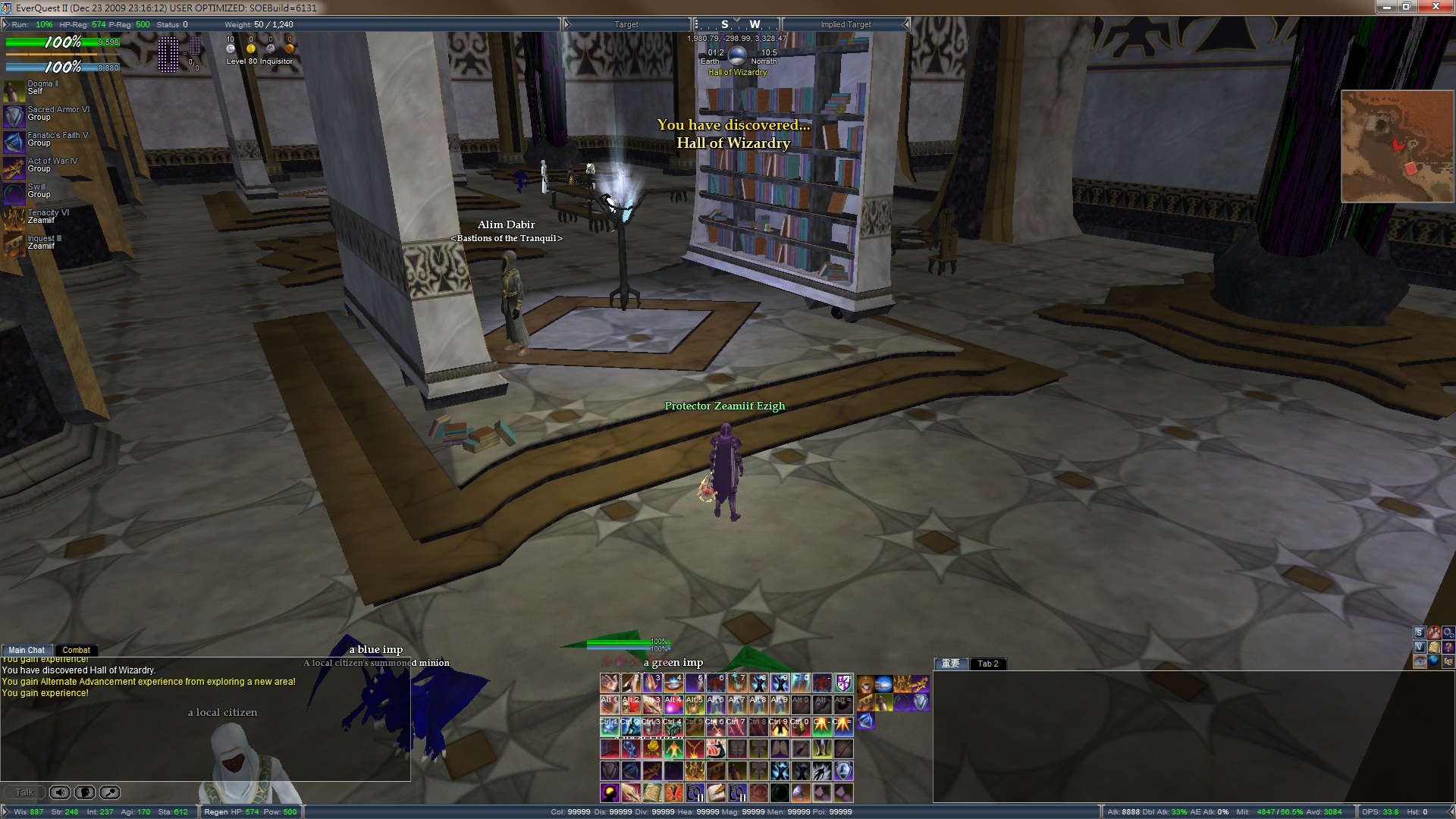Toggle the voice chat speaker button
The width and height of the screenshot is (1456, 819).
coord(60,792)
